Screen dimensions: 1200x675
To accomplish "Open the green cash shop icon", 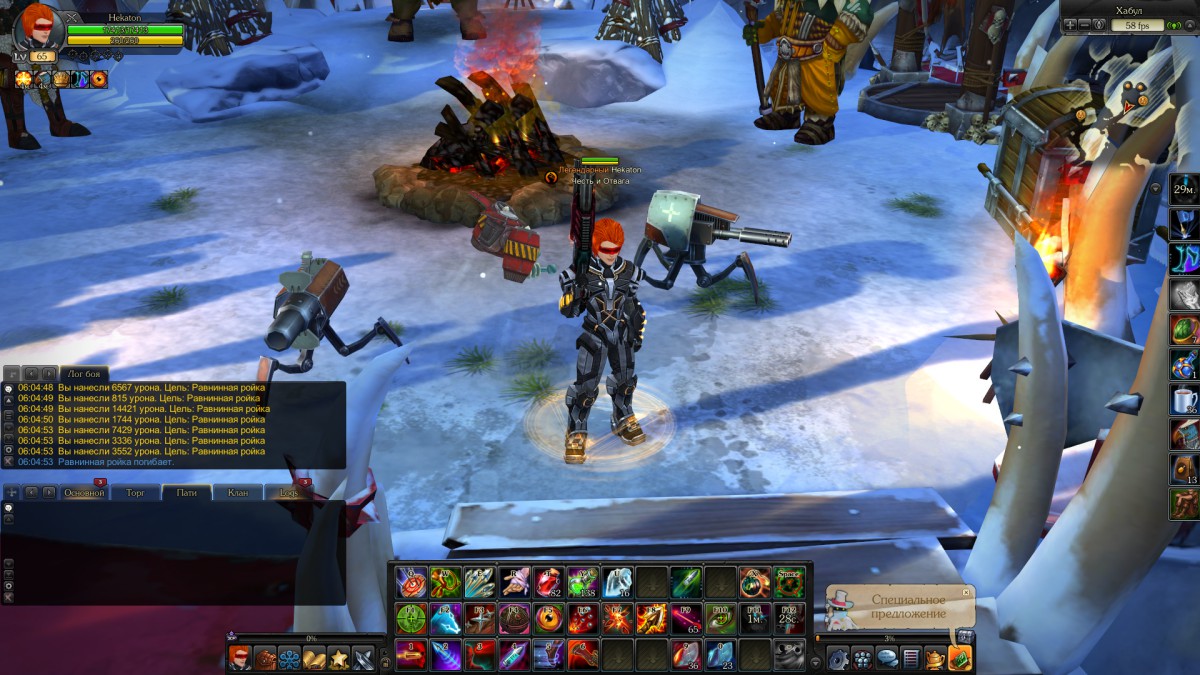I will coord(959,658).
